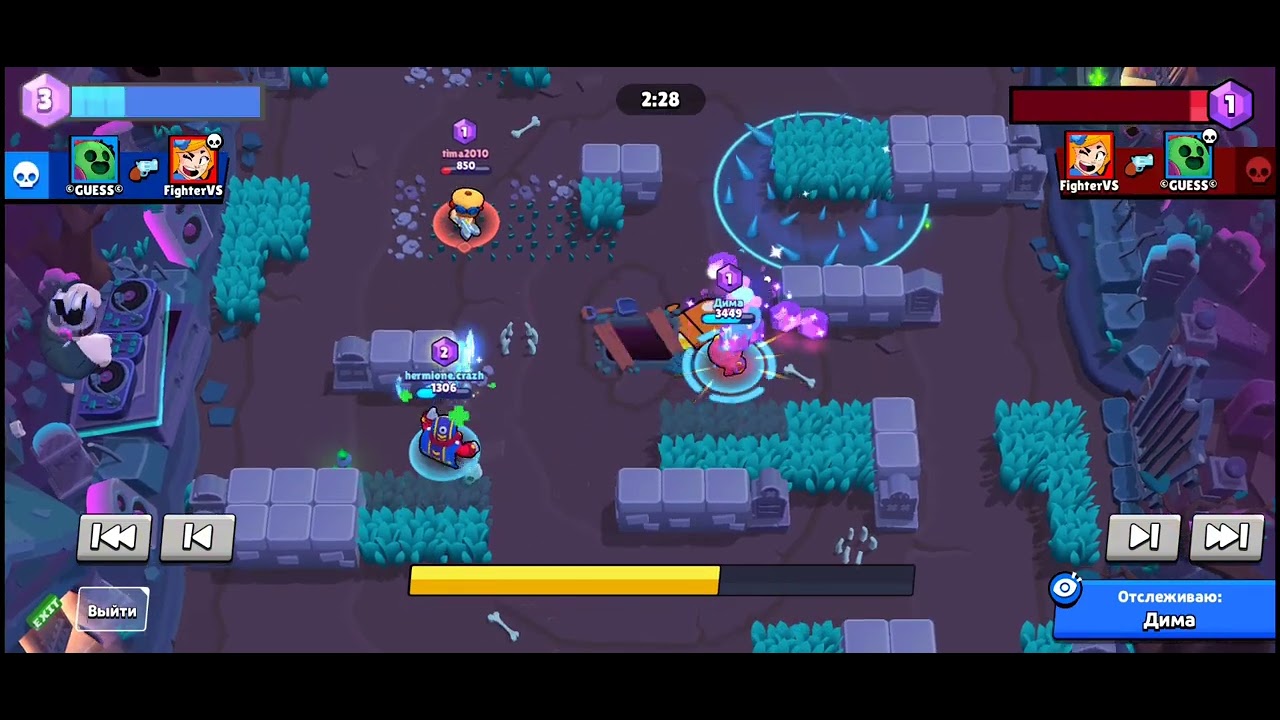Click Дима's nameplate in the arena
The height and width of the screenshot is (720, 1280).
pyautogui.click(x=728, y=305)
